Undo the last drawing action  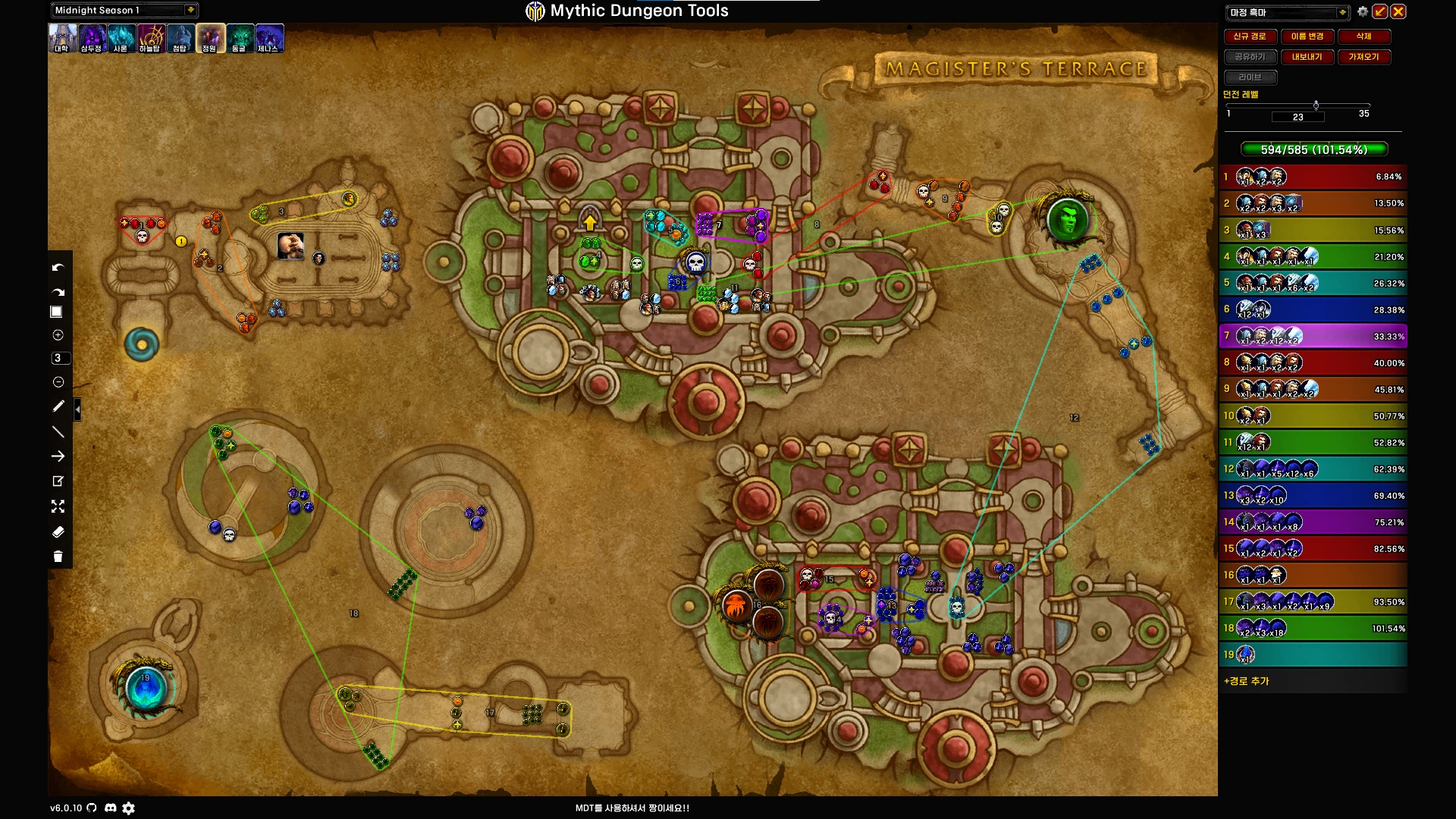tap(58, 268)
